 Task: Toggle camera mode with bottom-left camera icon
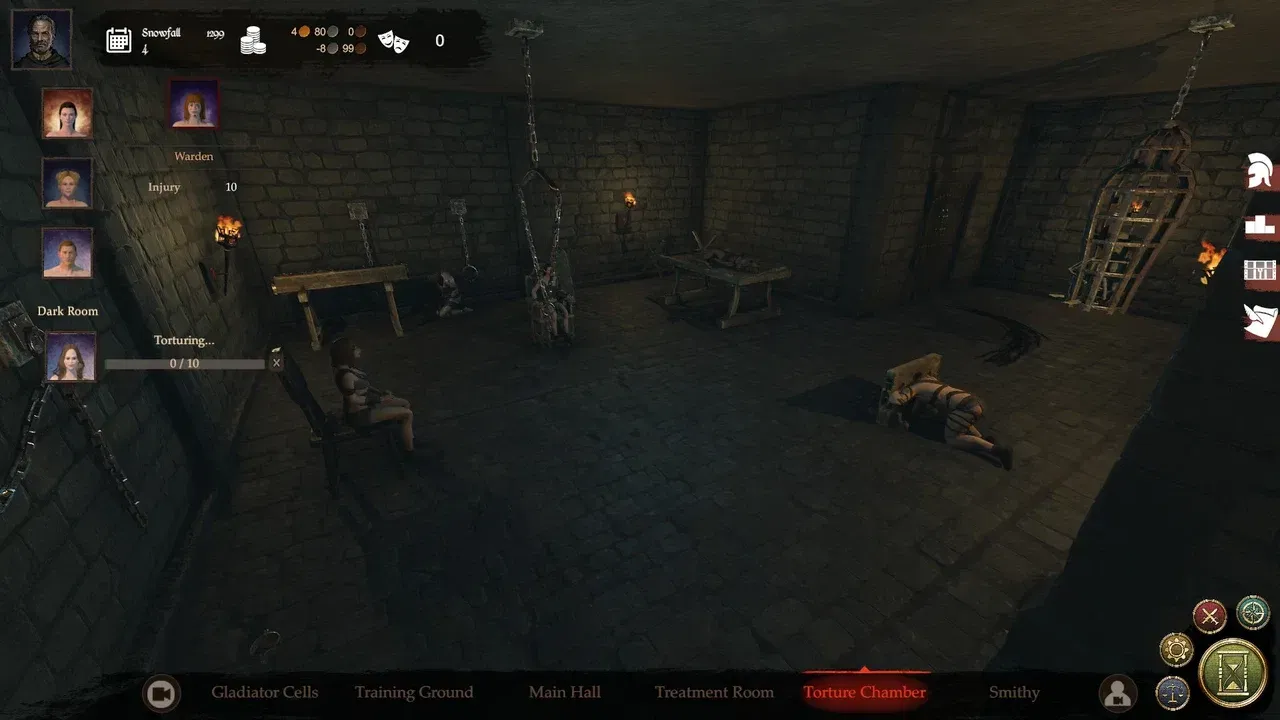click(x=162, y=692)
